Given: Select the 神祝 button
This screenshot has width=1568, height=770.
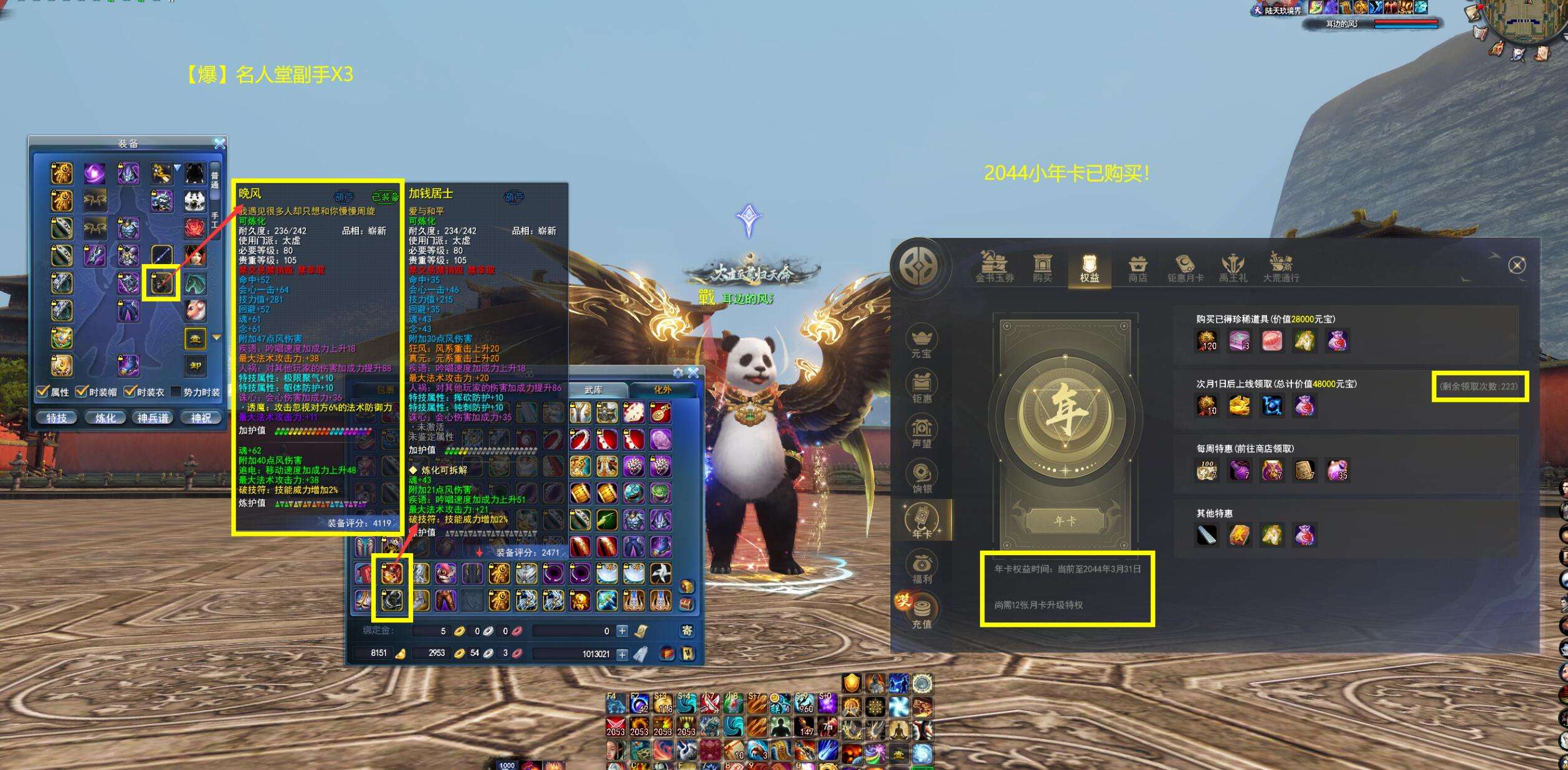Looking at the screenshot, I should pos(201,418).
